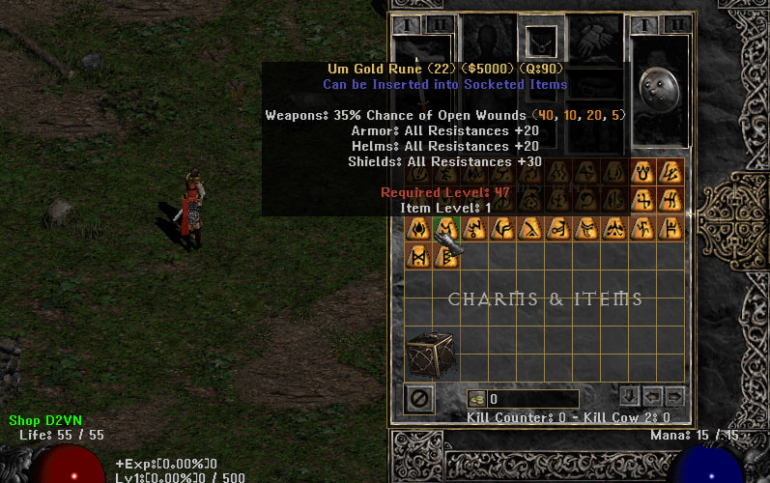The image size is (770, 483).
Task: Click the down arrow button
Action: [629, 395]
